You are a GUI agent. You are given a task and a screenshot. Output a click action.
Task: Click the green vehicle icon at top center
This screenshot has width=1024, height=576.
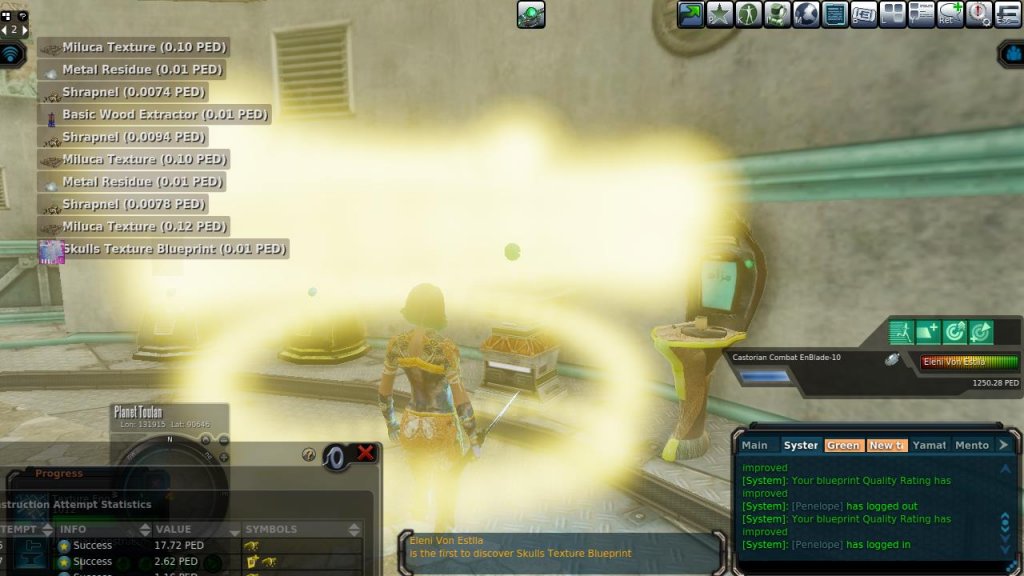[531, 14]
